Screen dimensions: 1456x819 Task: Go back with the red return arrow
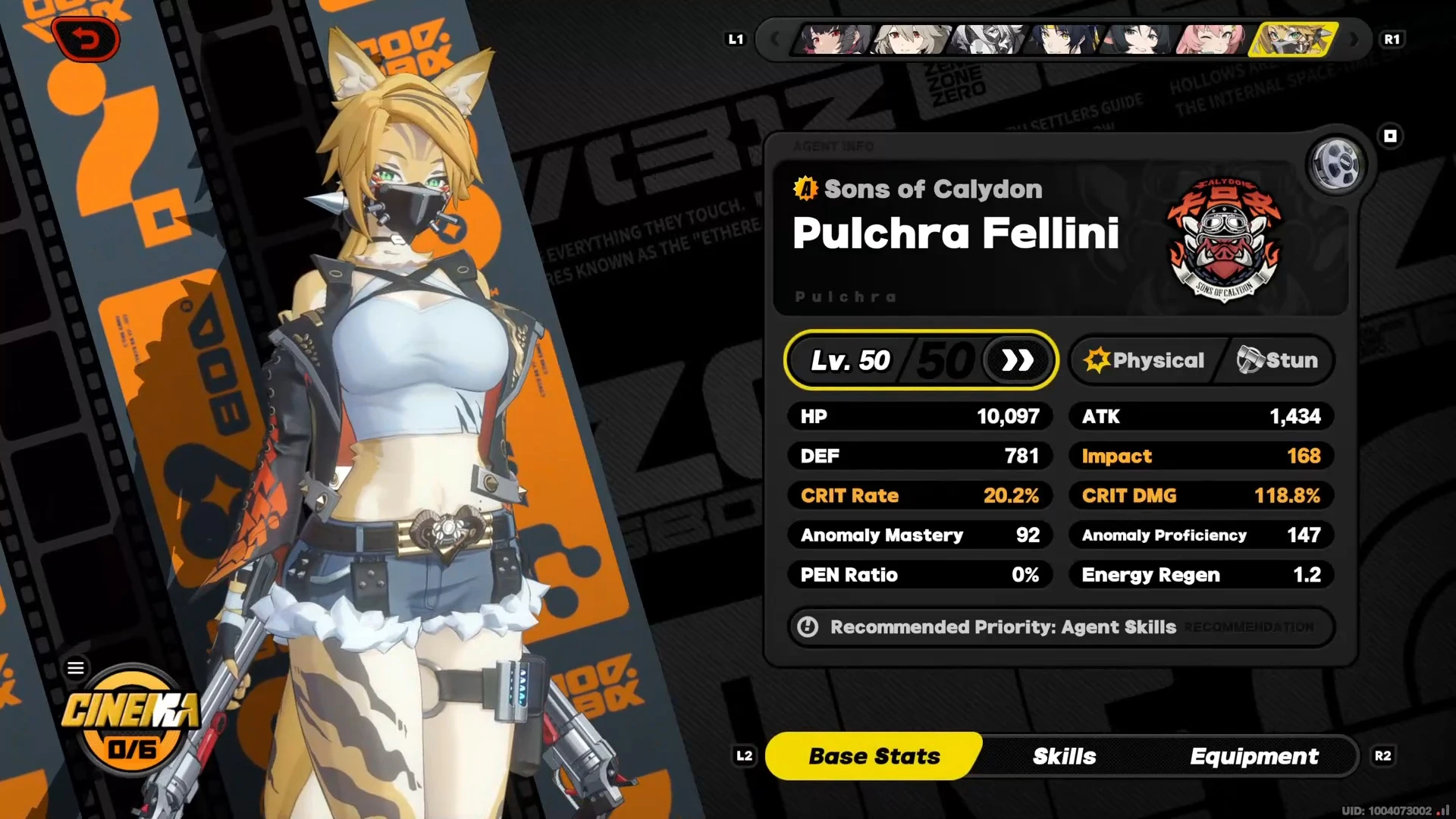tap(86, 39)
